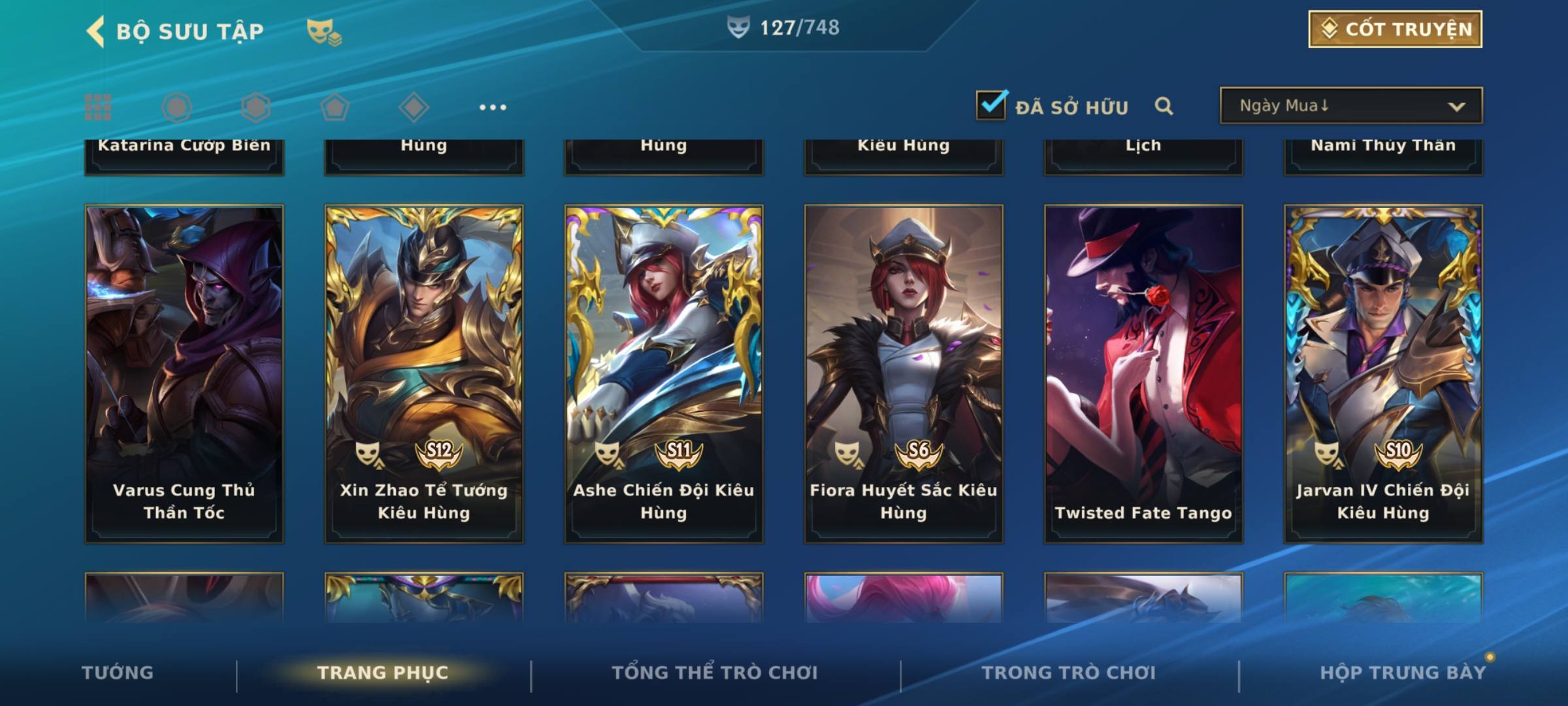Choose Xin Zhao Tể Tướng Kiêu Hùng card

[x=424, y=373]
